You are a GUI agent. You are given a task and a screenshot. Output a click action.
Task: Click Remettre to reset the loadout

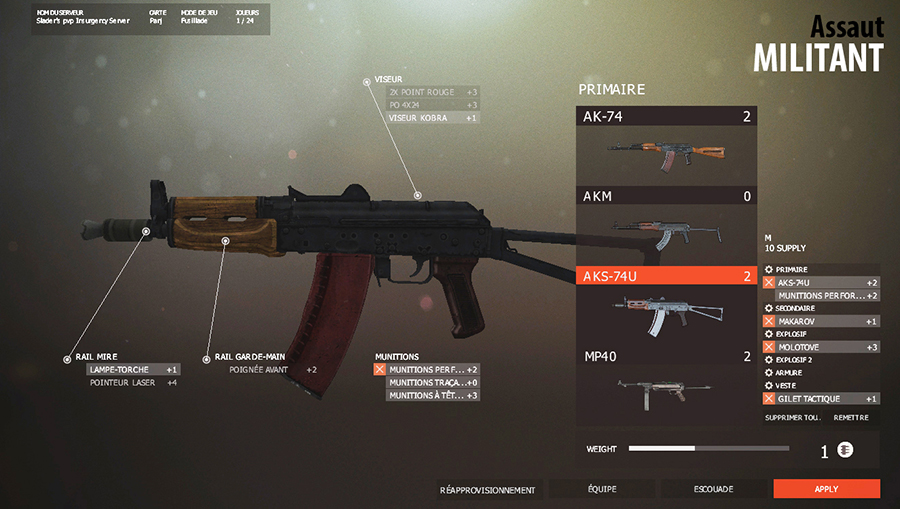tap(850, 417)
